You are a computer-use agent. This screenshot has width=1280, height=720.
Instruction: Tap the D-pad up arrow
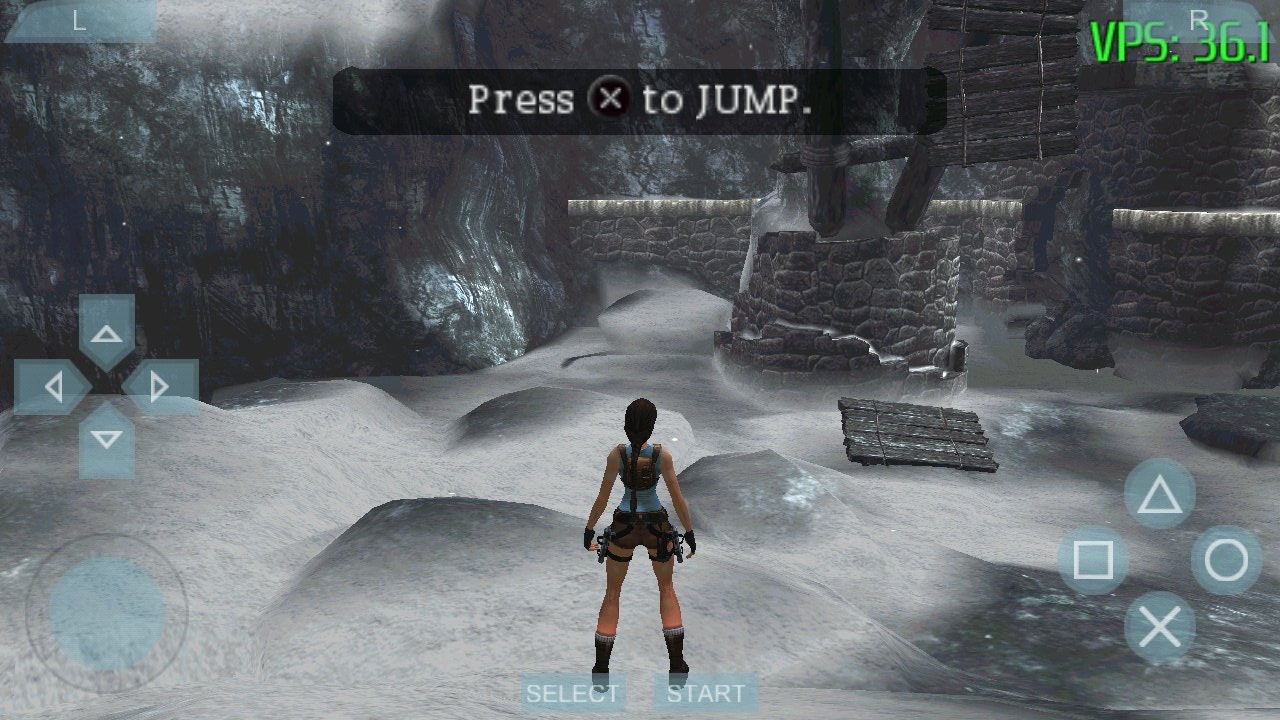[107, 332]
